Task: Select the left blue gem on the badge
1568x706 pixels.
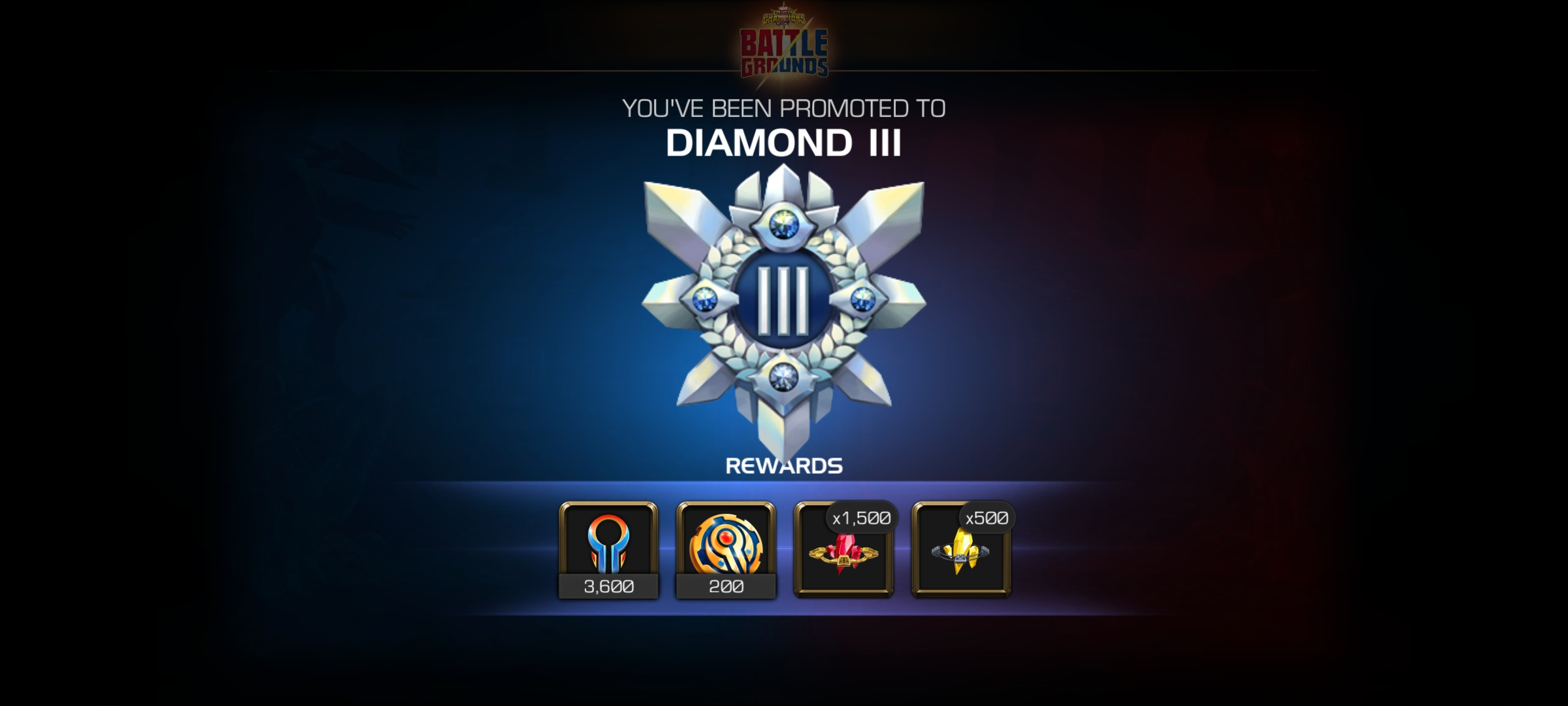Action: click(x=704, y=301)
